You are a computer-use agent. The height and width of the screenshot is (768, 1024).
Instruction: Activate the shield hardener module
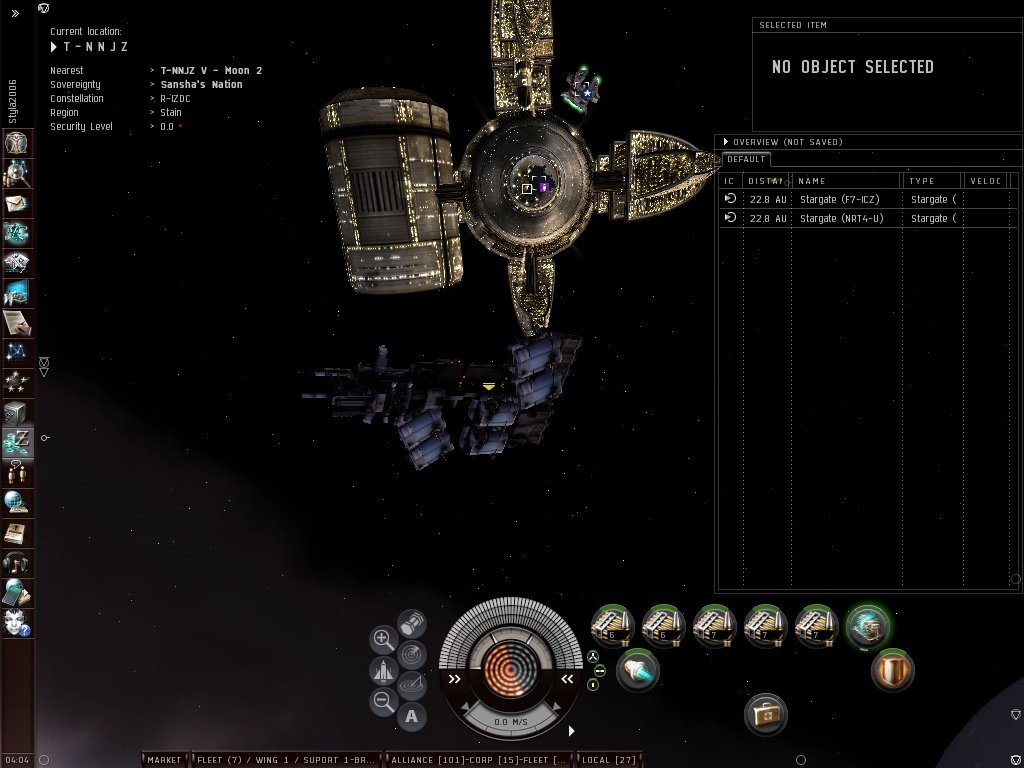[891, 670]
